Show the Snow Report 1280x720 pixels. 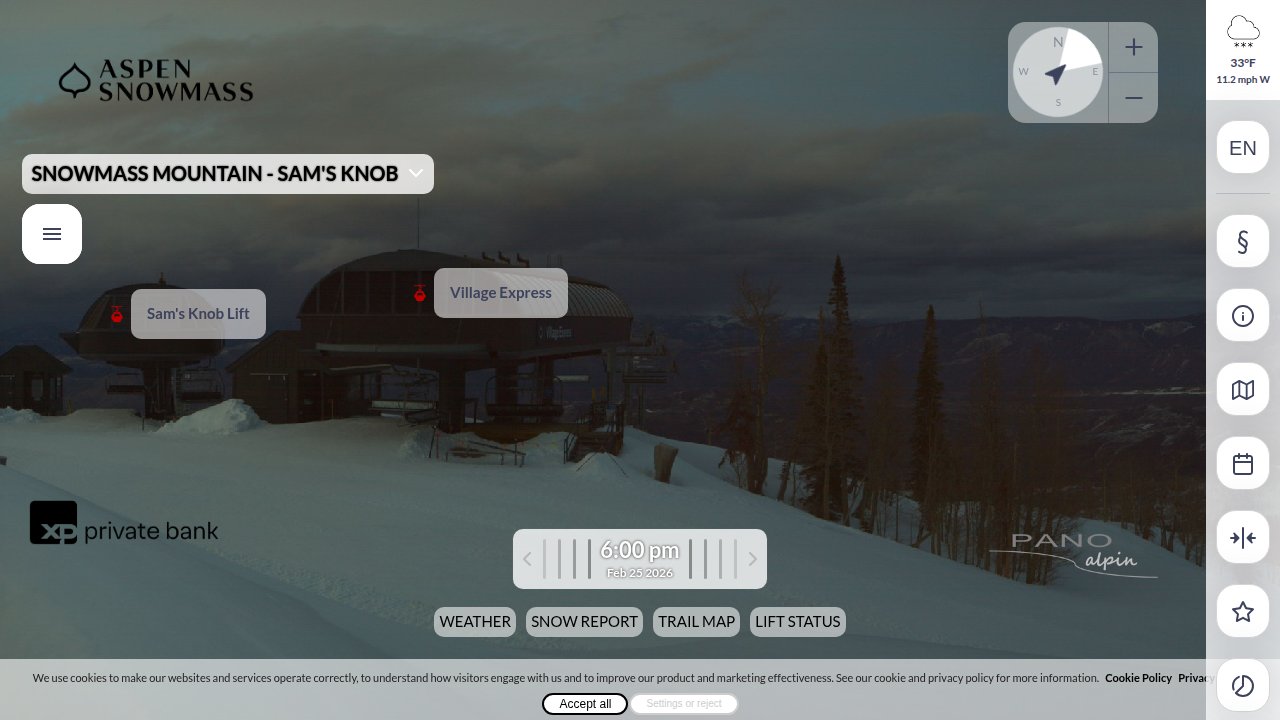coord(584,622)
